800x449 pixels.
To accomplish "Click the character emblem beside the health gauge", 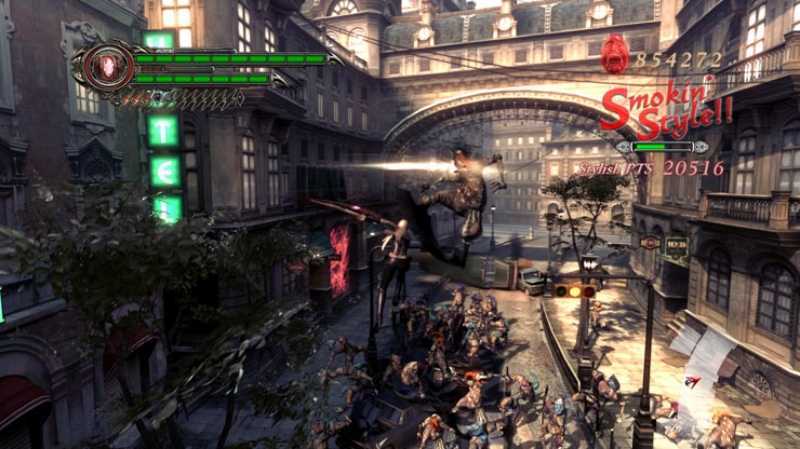I will [x=102, y=66].
